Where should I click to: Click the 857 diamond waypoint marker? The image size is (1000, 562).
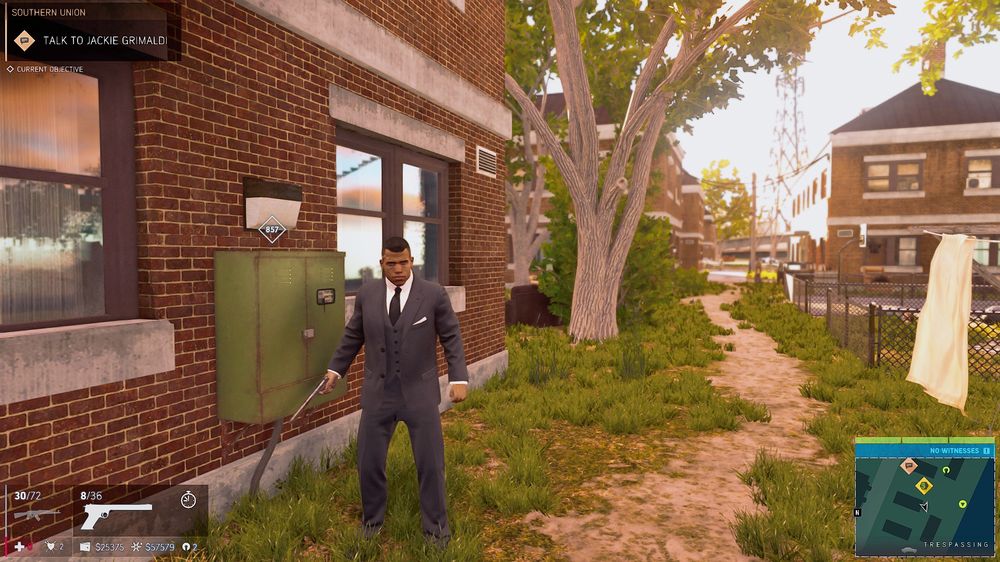click(x=271, y=230)
